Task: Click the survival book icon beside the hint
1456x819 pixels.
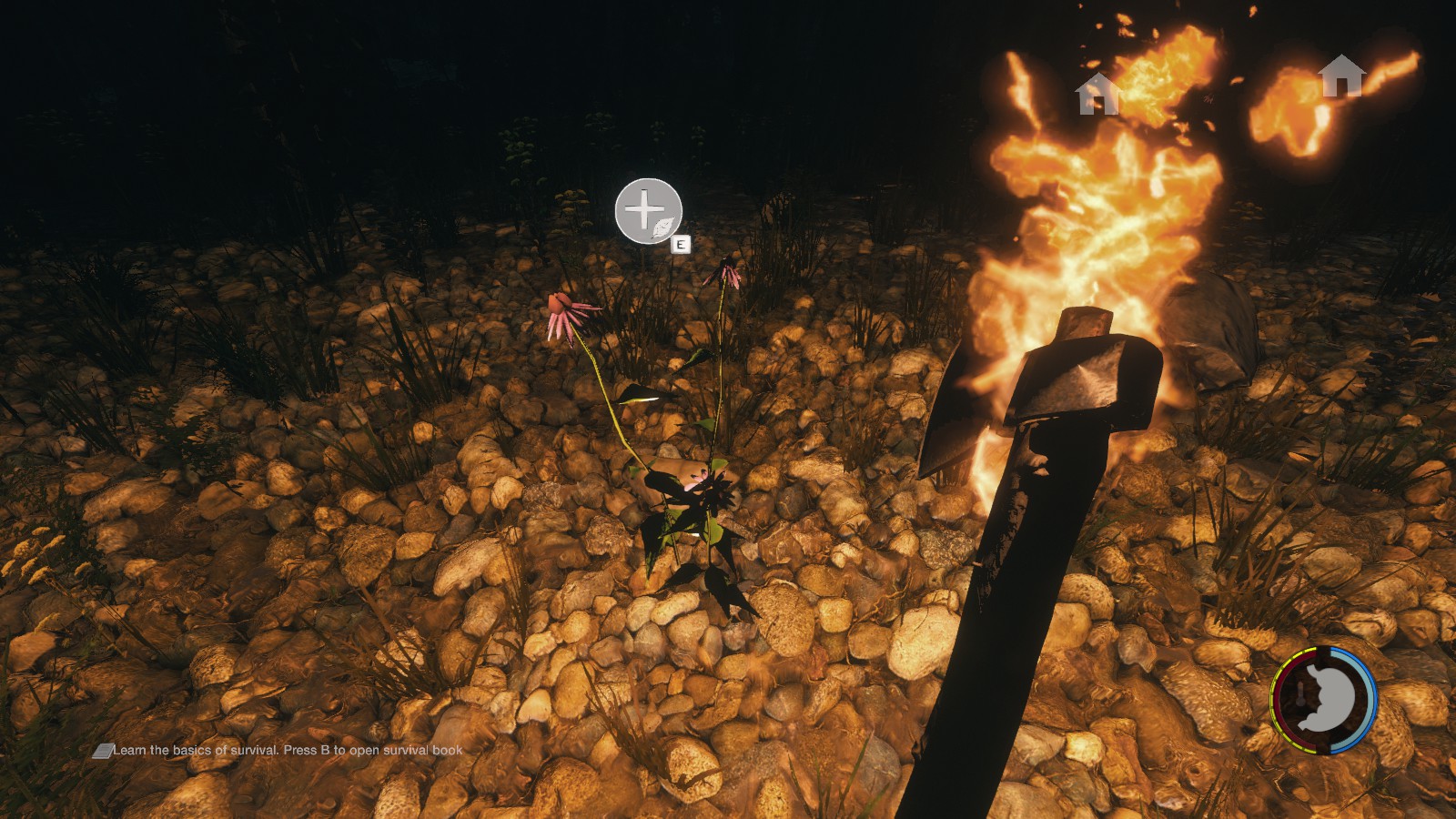Action: tap(102, 751)
